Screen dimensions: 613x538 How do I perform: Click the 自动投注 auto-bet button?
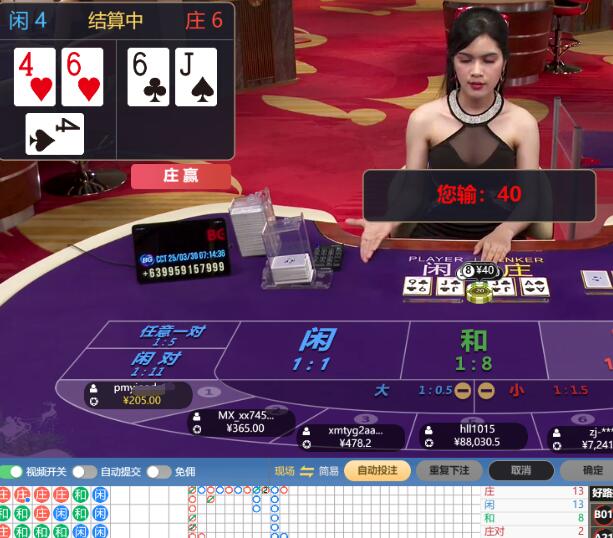click(377, 470)
